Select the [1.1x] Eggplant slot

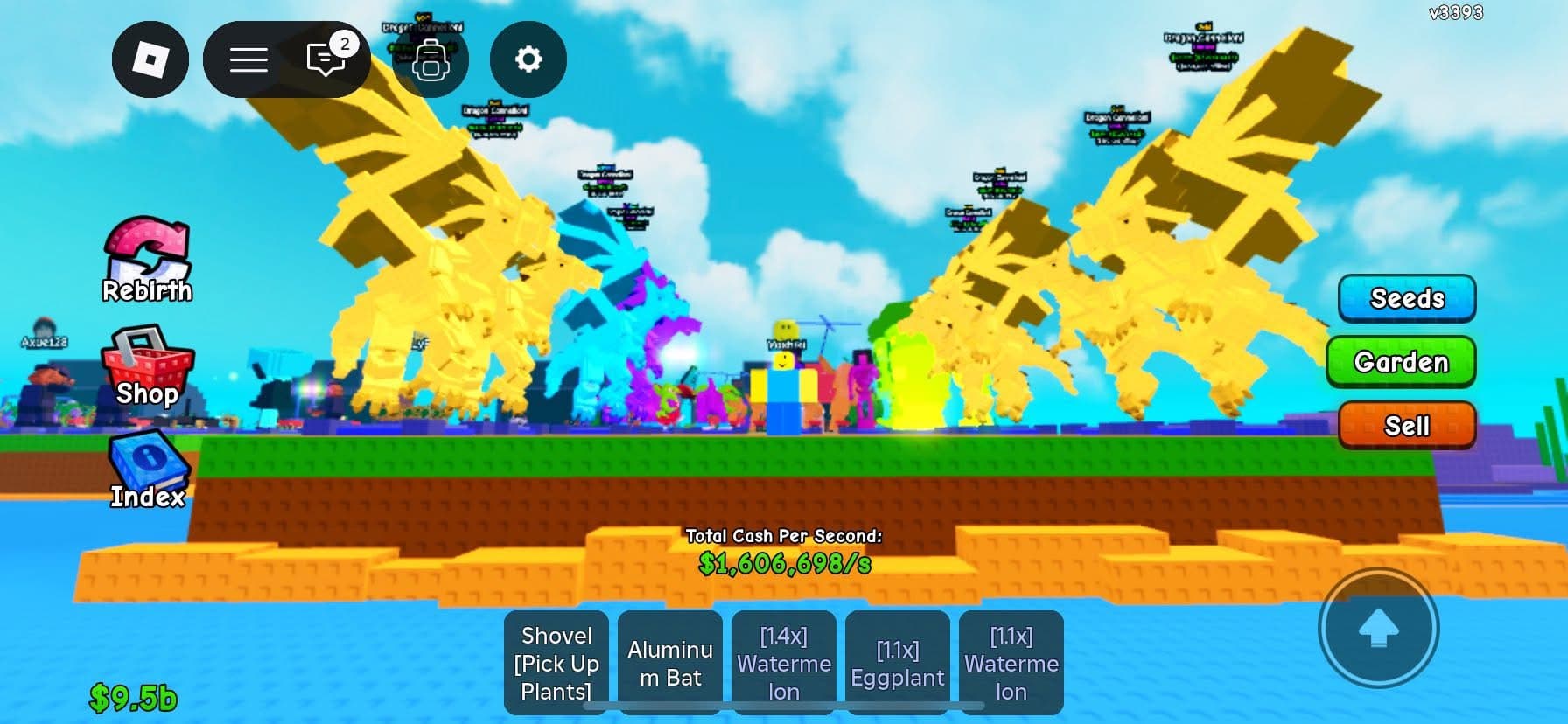(898, 663)
